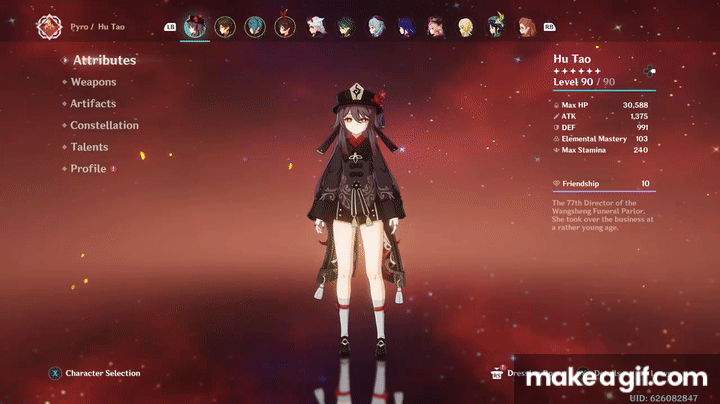Switch to the purple-haired character portrait
Screen dimensions: 720x404
(406, 26)
